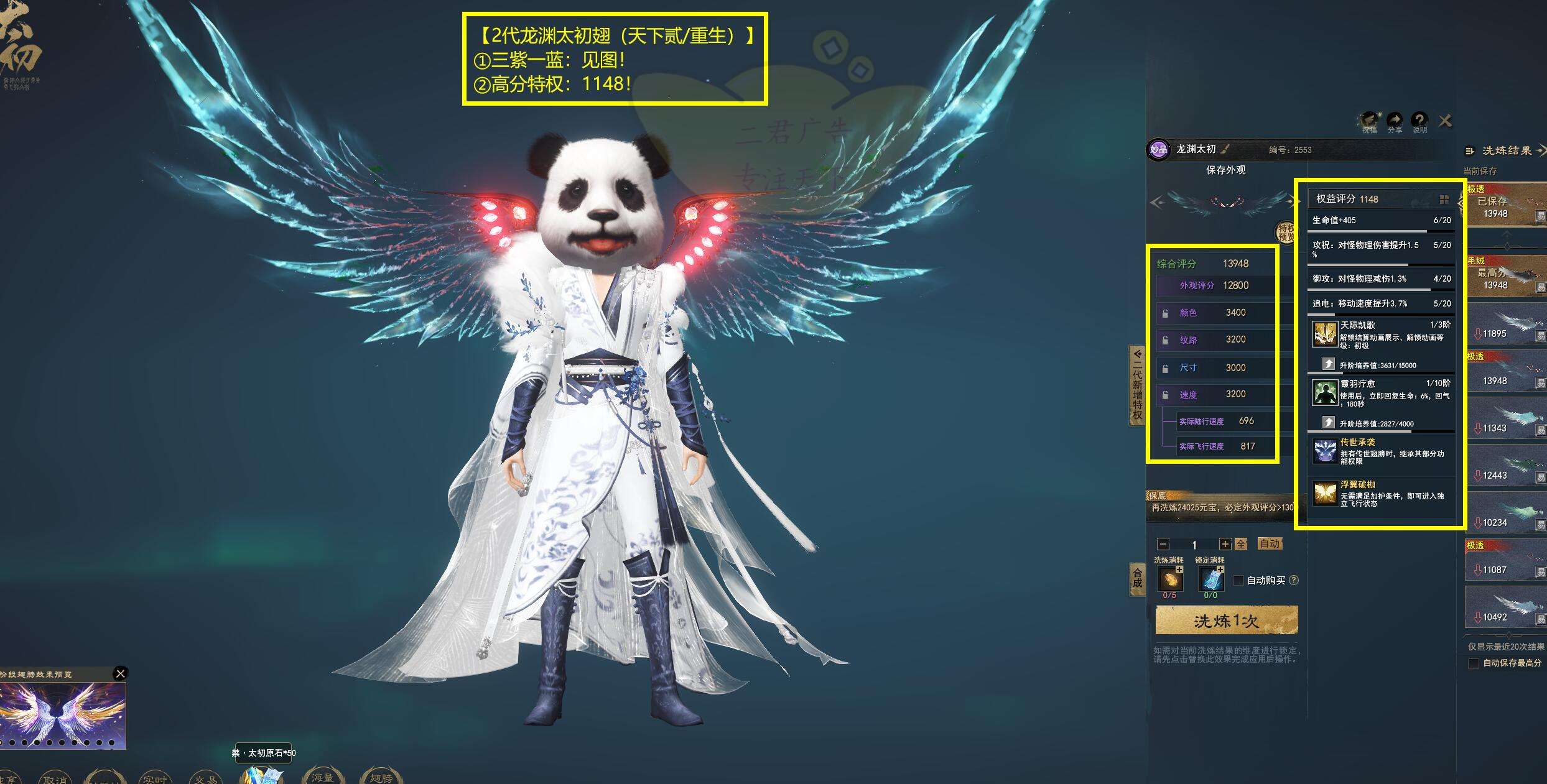
Task: Open the 二代新增特权 side tab
Action: 1137,385
